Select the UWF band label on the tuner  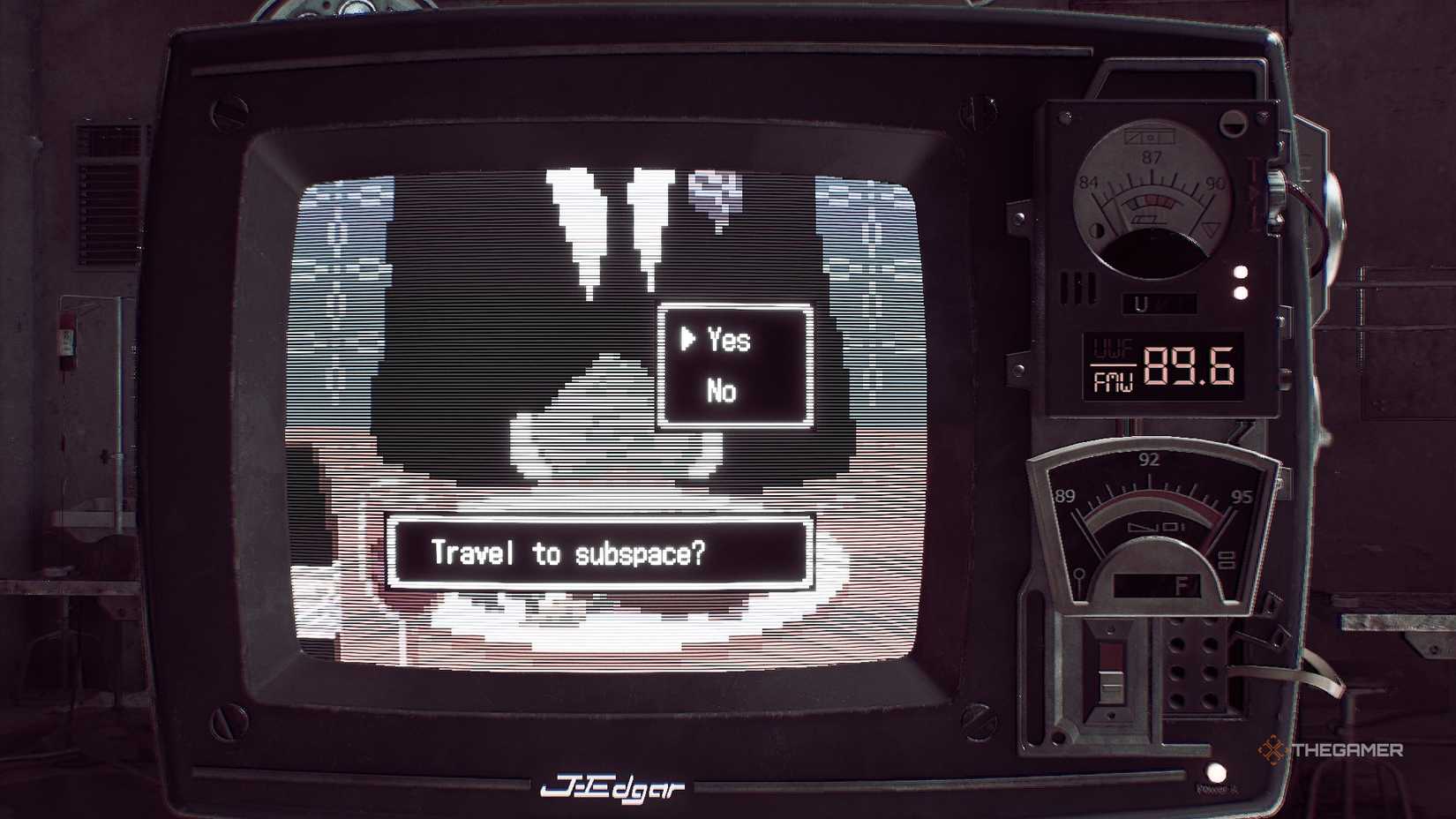click(x=1114, y=347)
